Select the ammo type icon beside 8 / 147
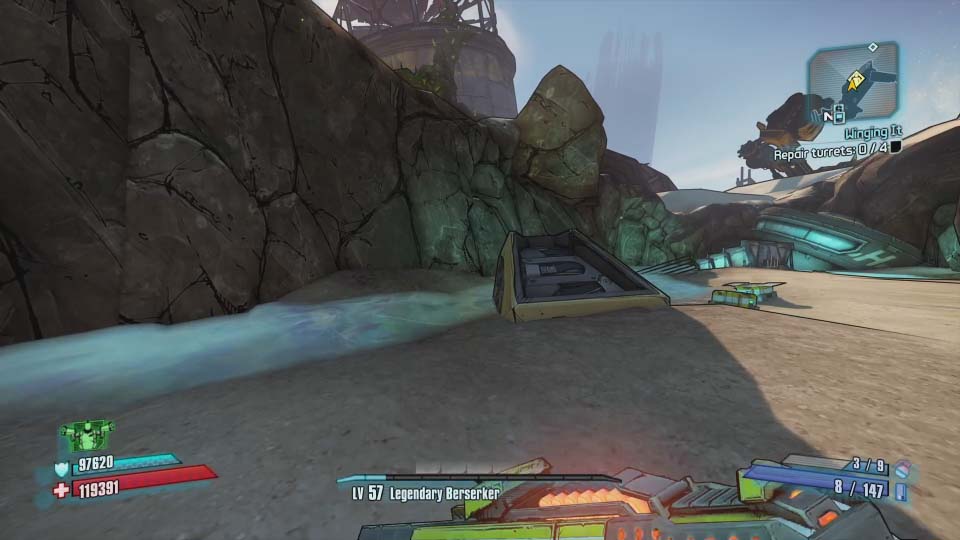 (902, 490)
